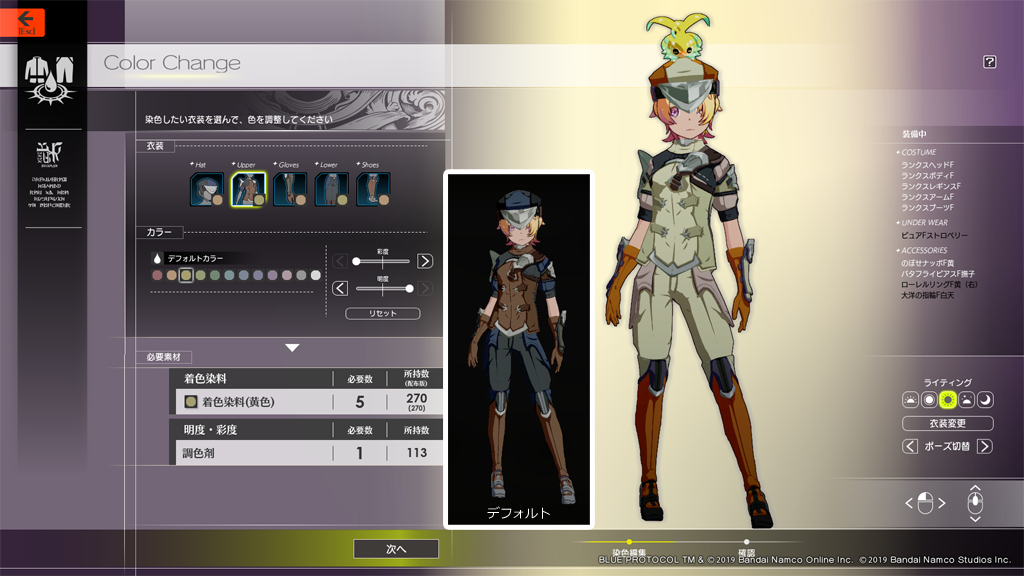The image size is (1024, 576).
Task: Switch to the previous pose
Action: (910, 446)
